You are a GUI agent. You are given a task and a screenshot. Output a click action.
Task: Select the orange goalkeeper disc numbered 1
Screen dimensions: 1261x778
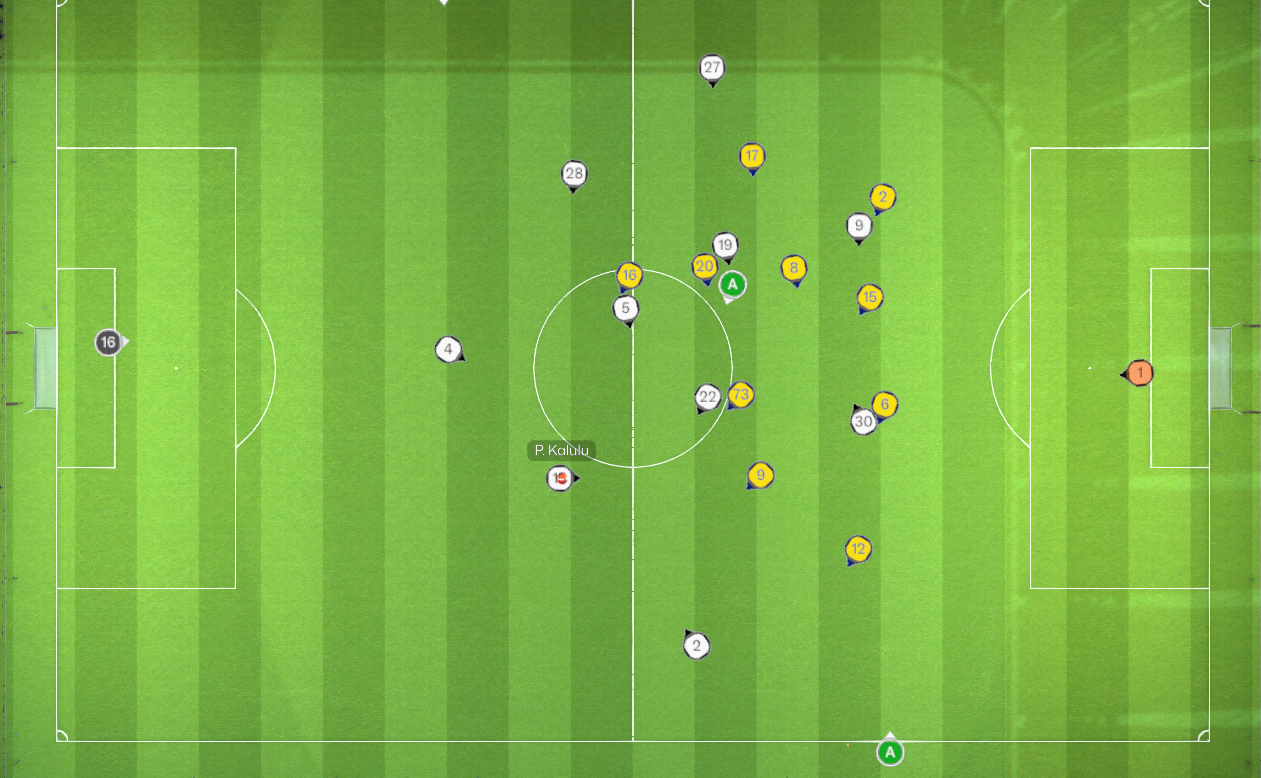(x=1139, y=373)
